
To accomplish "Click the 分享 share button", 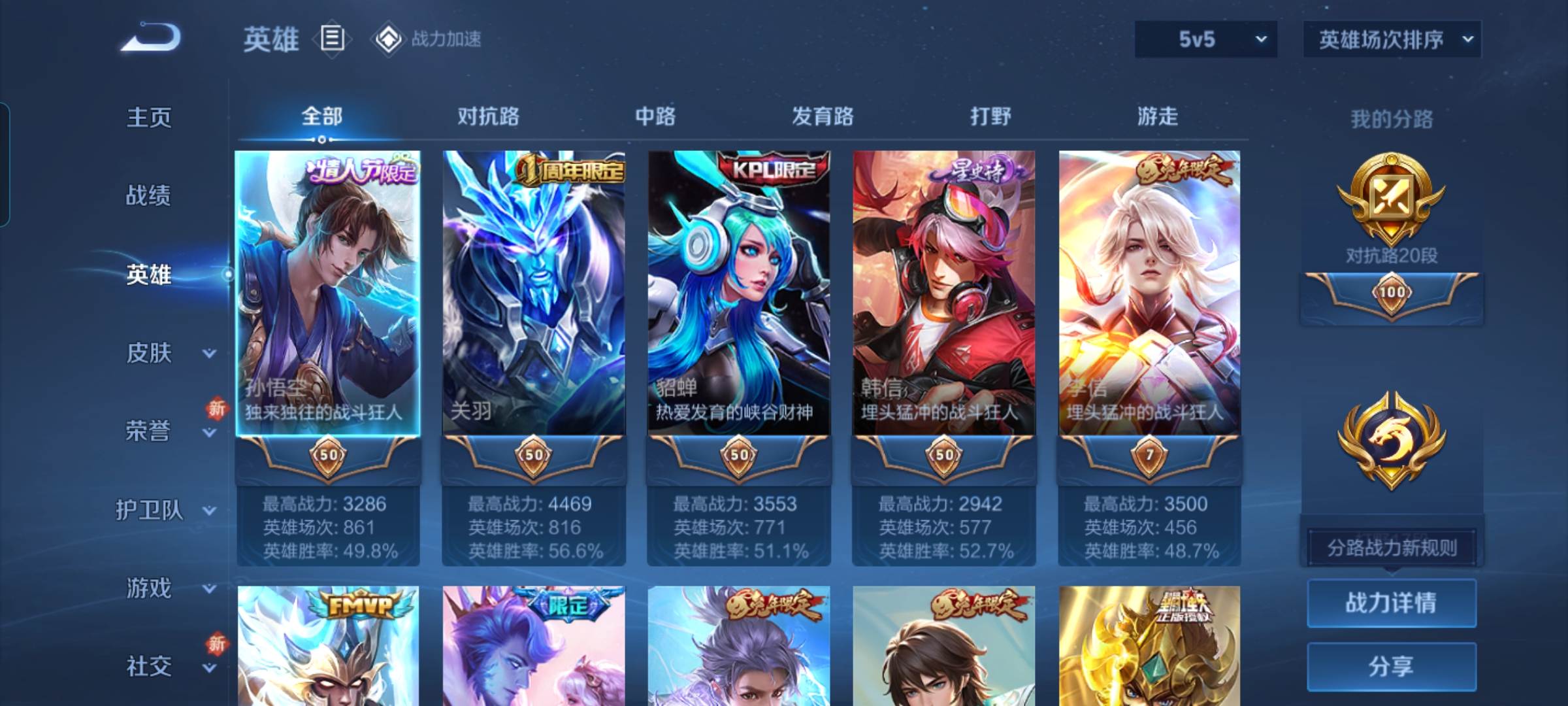I will tap(1392, 666).
